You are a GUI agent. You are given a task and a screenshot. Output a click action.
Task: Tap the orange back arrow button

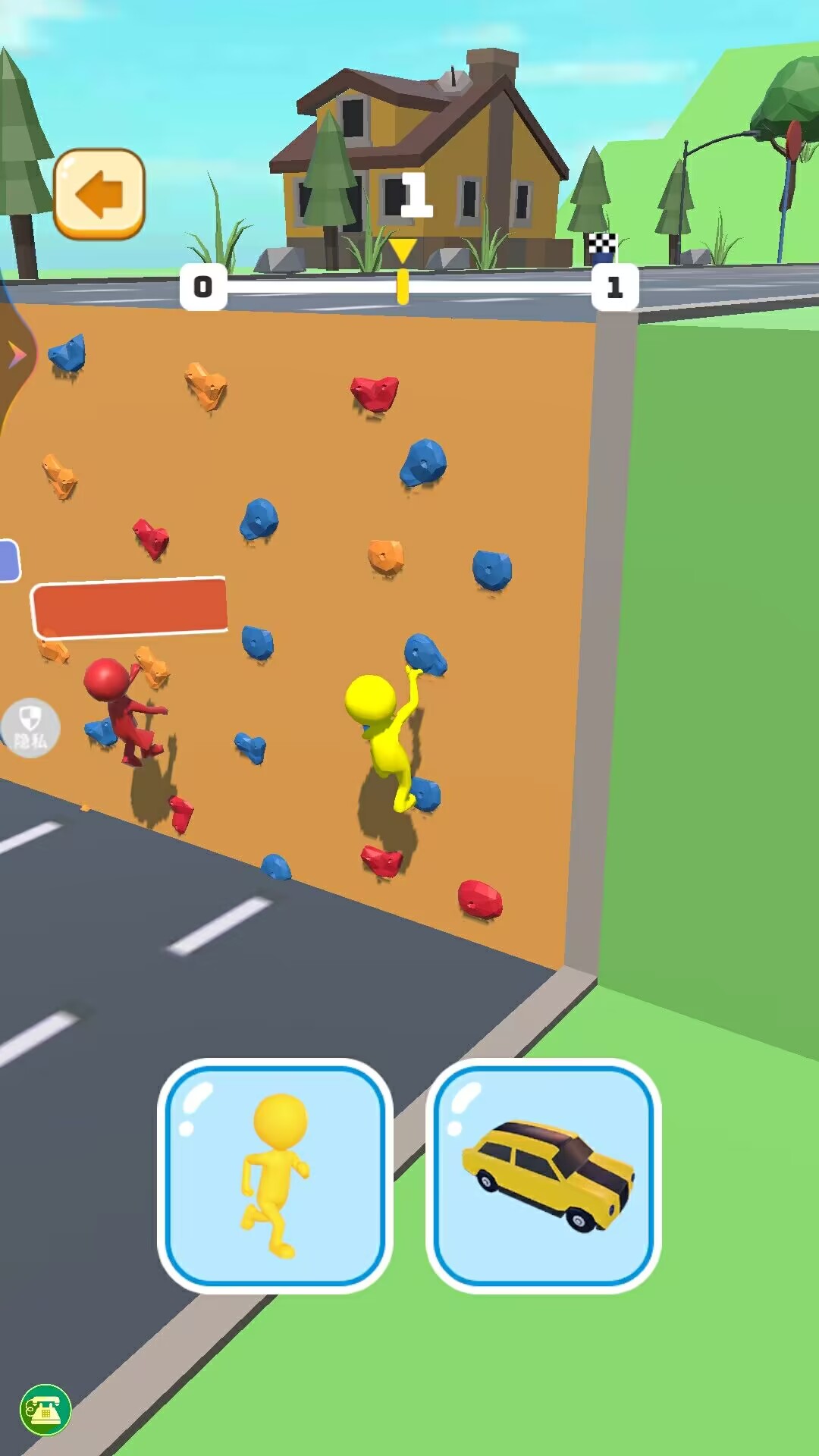99,194
